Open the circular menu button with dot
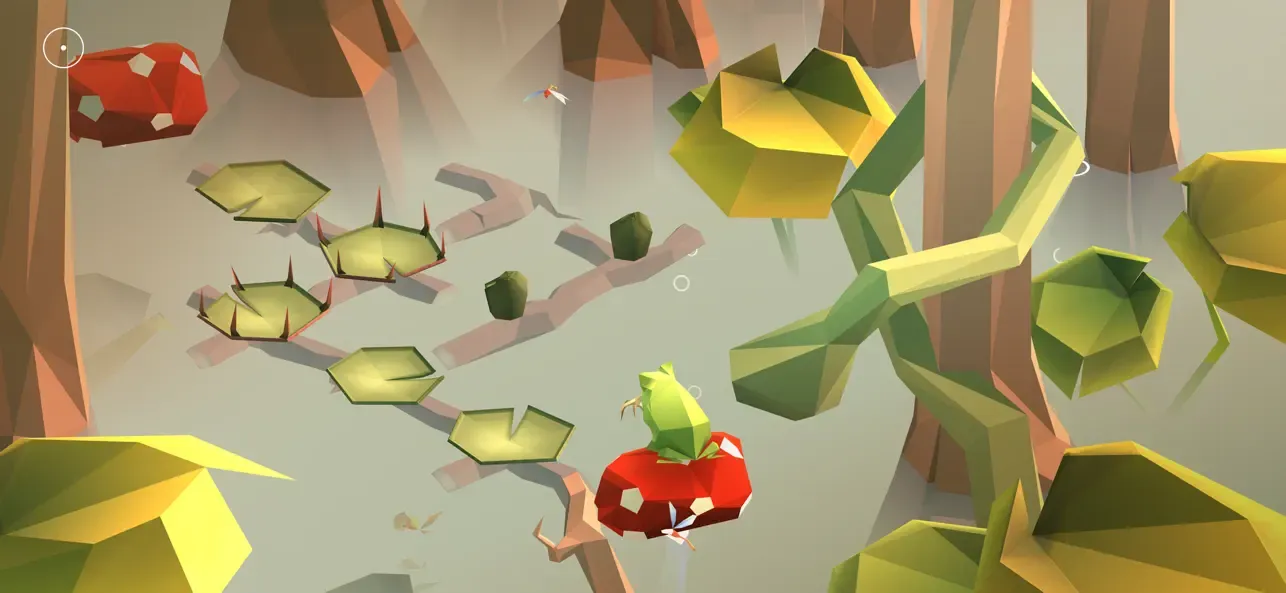This screenshot has width=1286, height=593. (x=63, y=47)
